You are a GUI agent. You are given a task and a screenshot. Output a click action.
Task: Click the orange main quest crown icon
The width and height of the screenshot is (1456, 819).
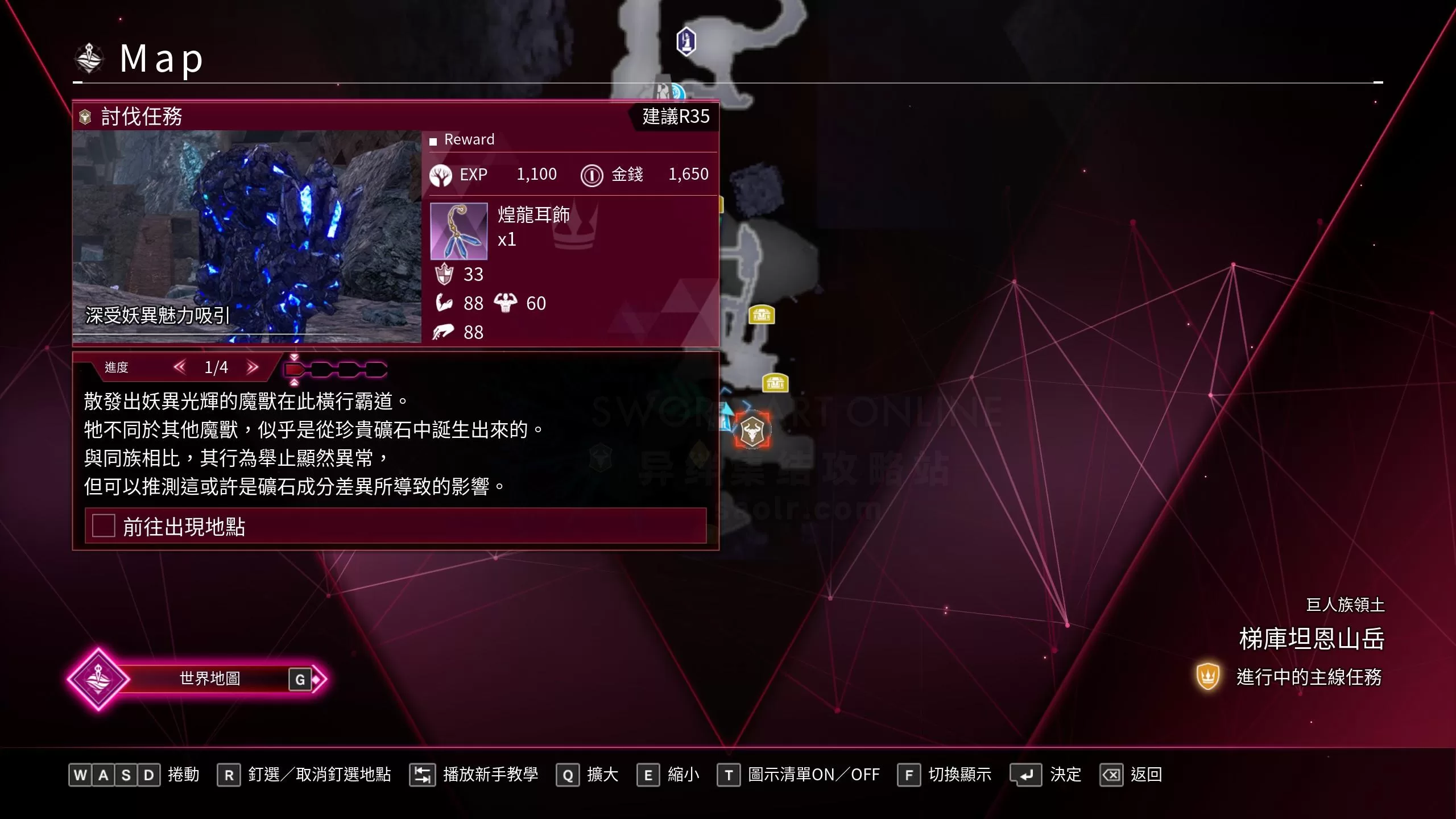1207,677
